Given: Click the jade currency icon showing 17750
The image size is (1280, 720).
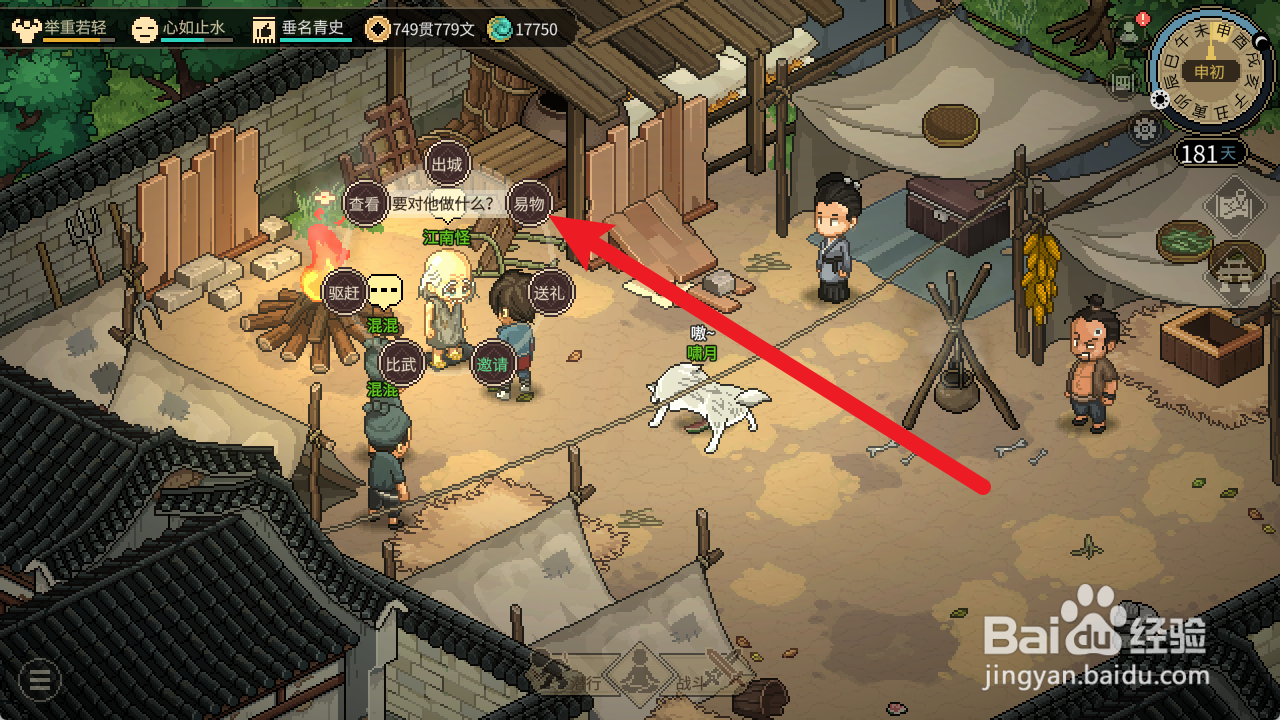Looking at the screenshot, I should 499,30.
